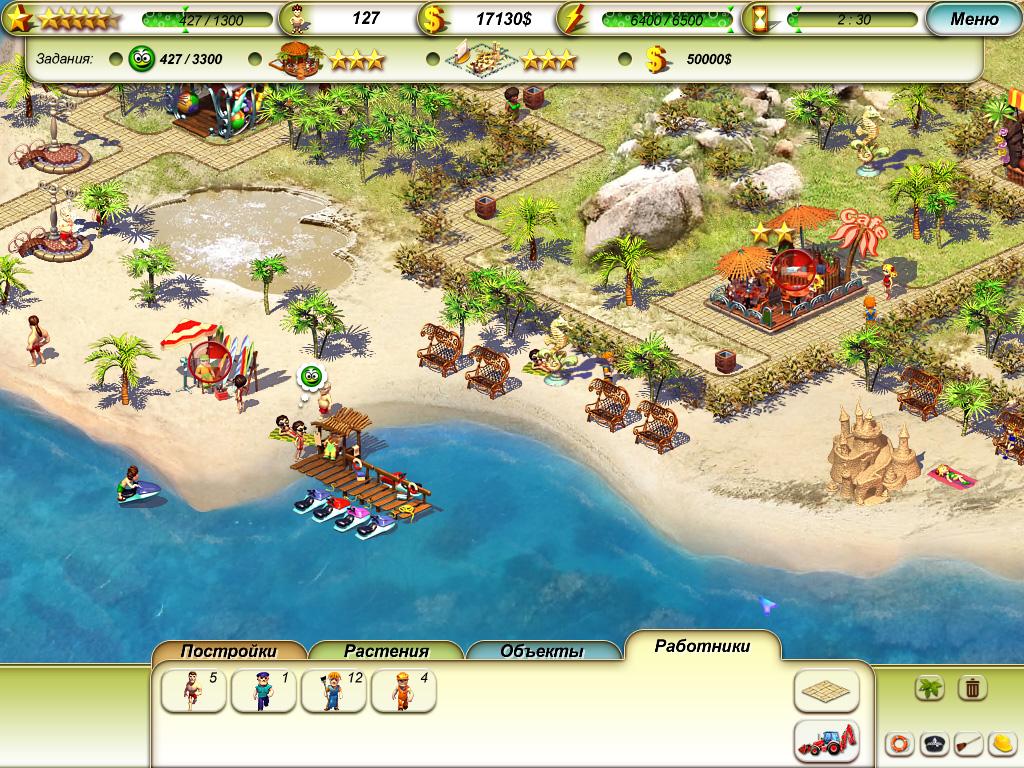1024x768 pixels.
Task: Hire a security guard worker
Action: pos(263,691)
